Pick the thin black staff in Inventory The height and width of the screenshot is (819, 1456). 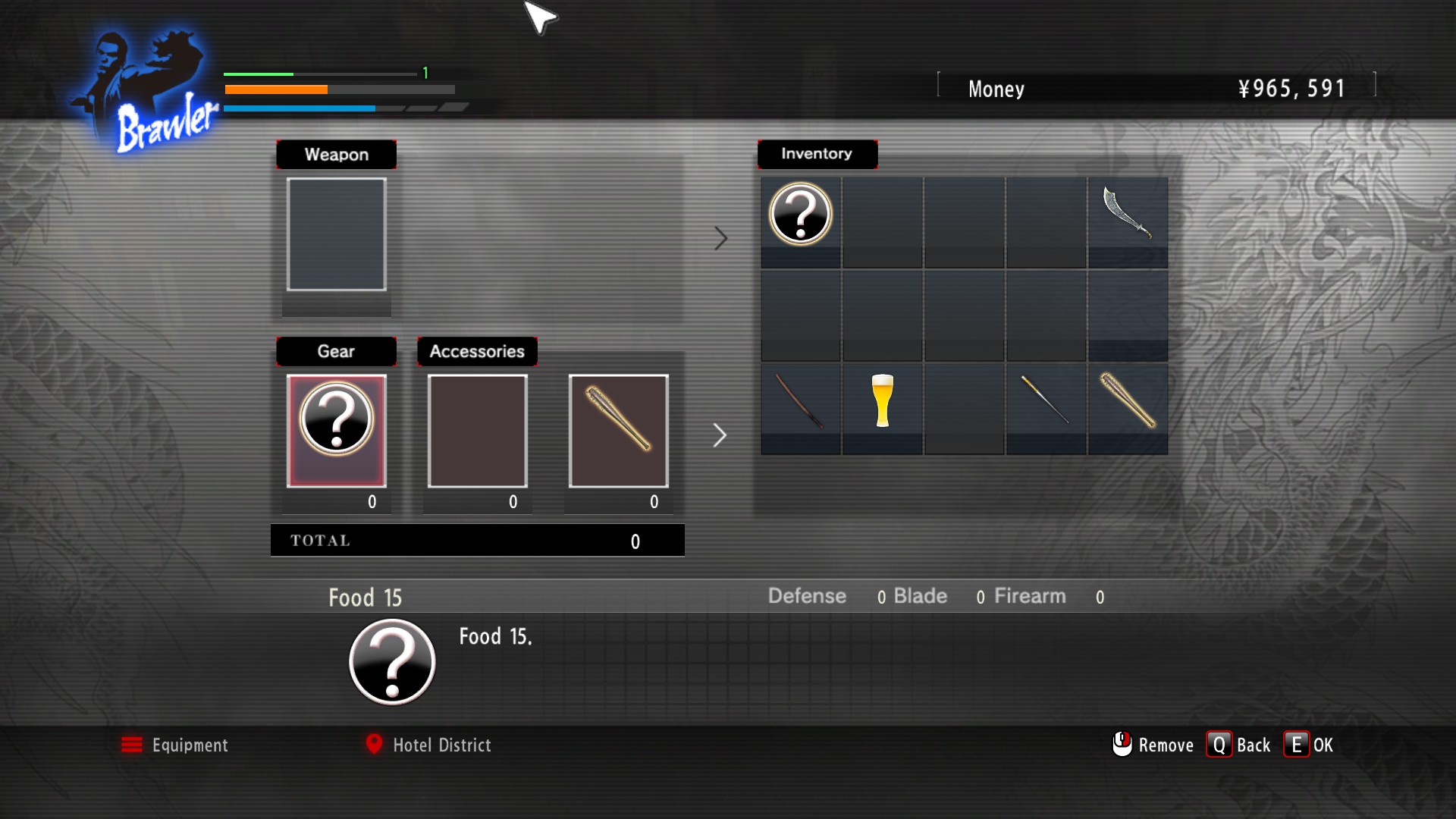pos(1045,401)
